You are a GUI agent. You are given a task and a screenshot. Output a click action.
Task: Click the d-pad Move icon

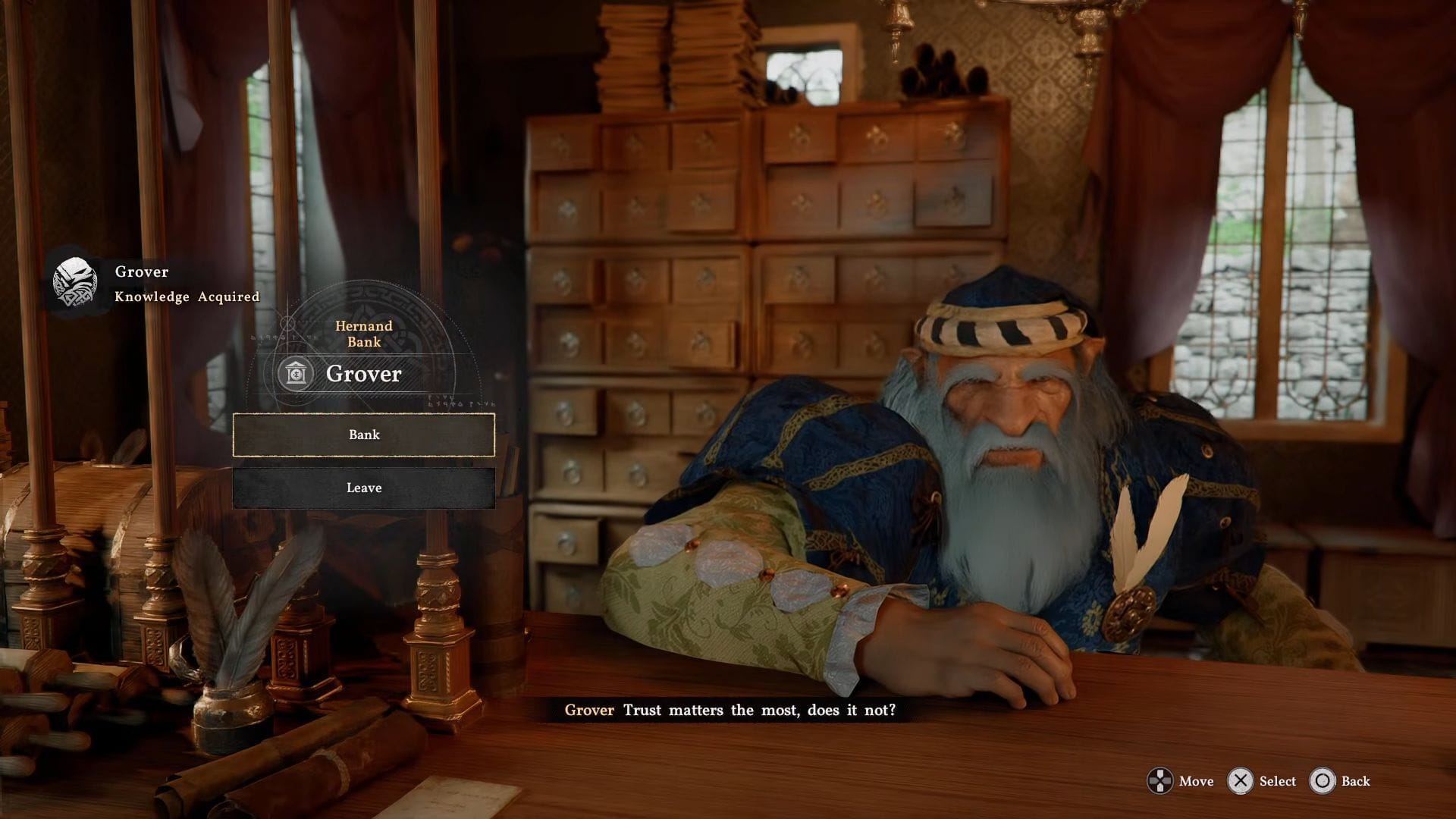[1160, 781]
